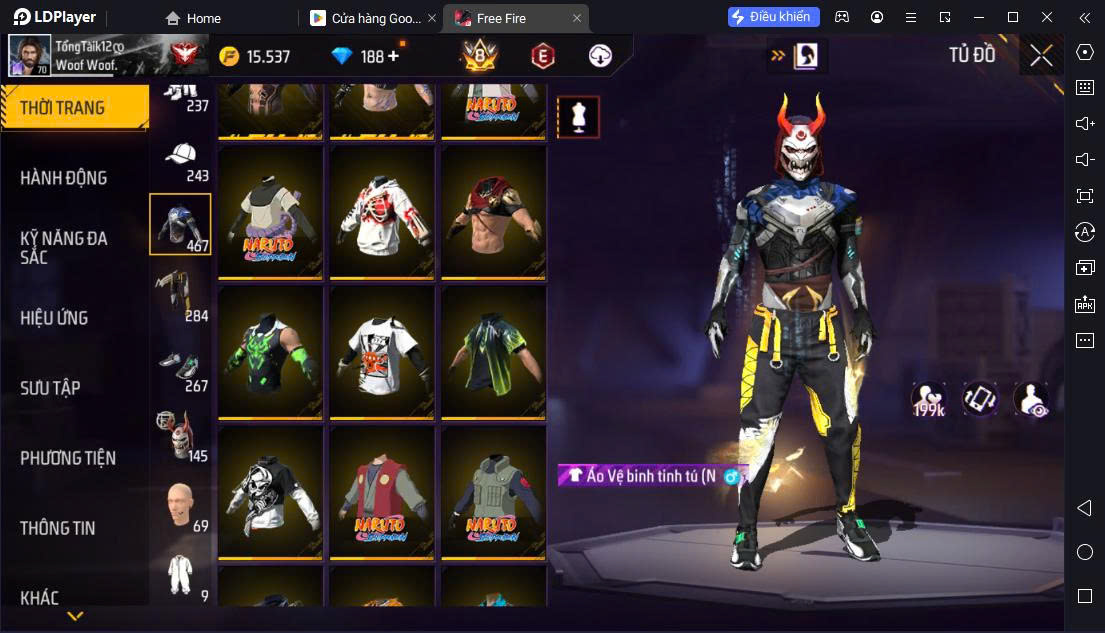The height and width of the screenshot is (633, 1105).
Task: Open the Hiệu Ứng category
Action: coord(55,318)
